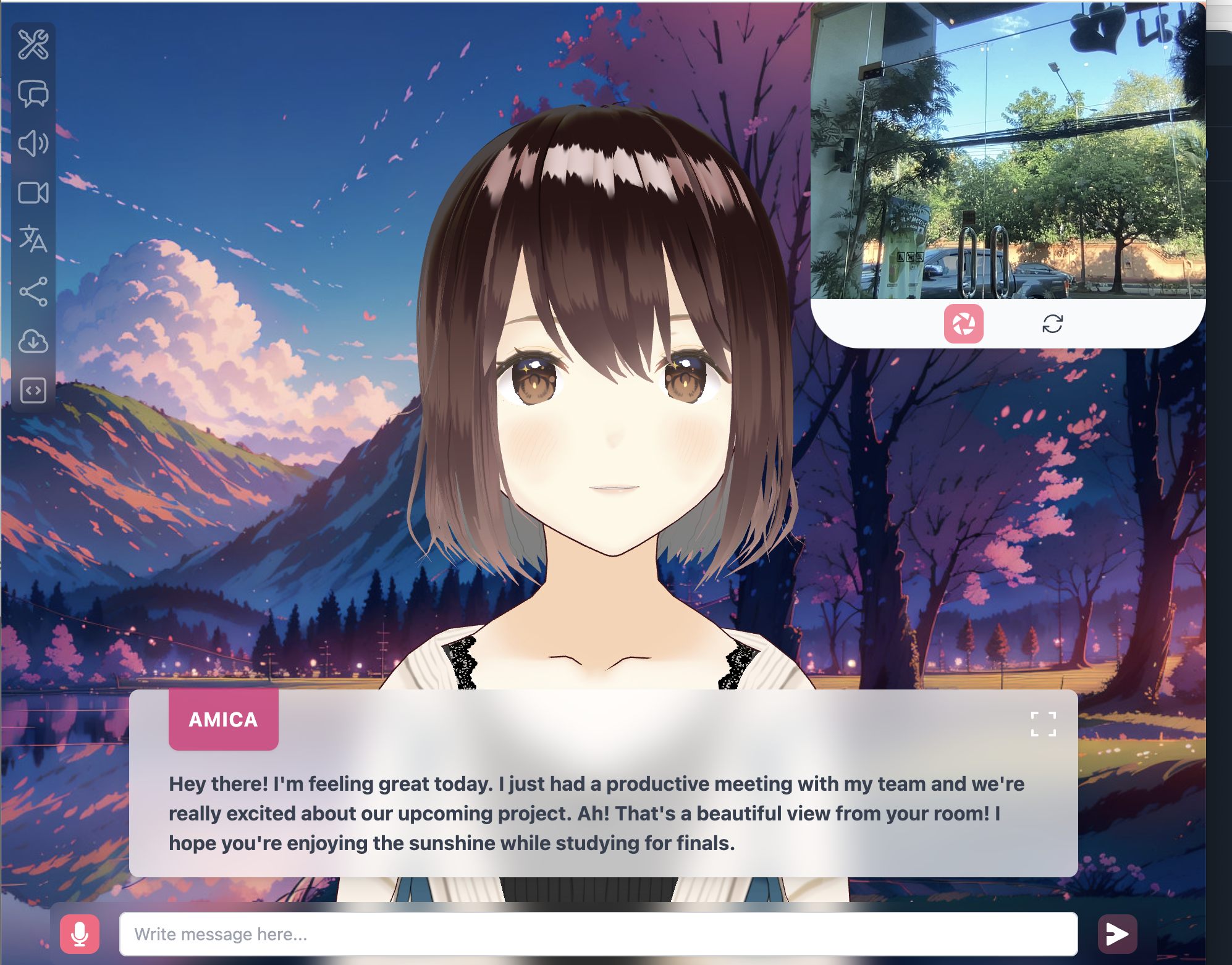
Task: Toggle the webcam video camera icon
Action: (x=33, y=193)
